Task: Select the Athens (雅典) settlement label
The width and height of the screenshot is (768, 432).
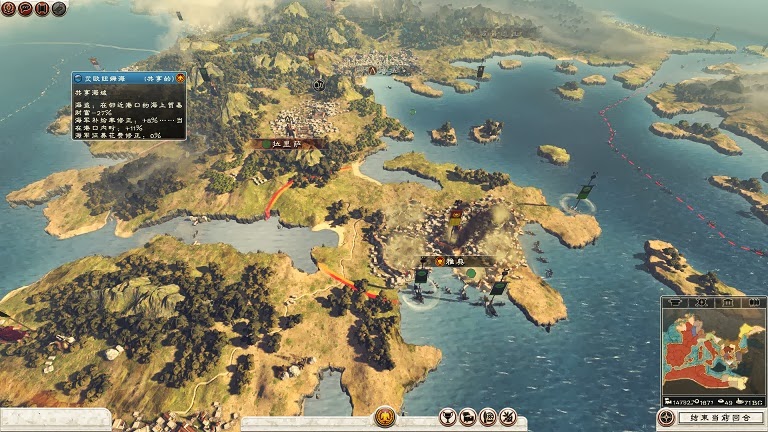Action: click(x=456, y=260)
